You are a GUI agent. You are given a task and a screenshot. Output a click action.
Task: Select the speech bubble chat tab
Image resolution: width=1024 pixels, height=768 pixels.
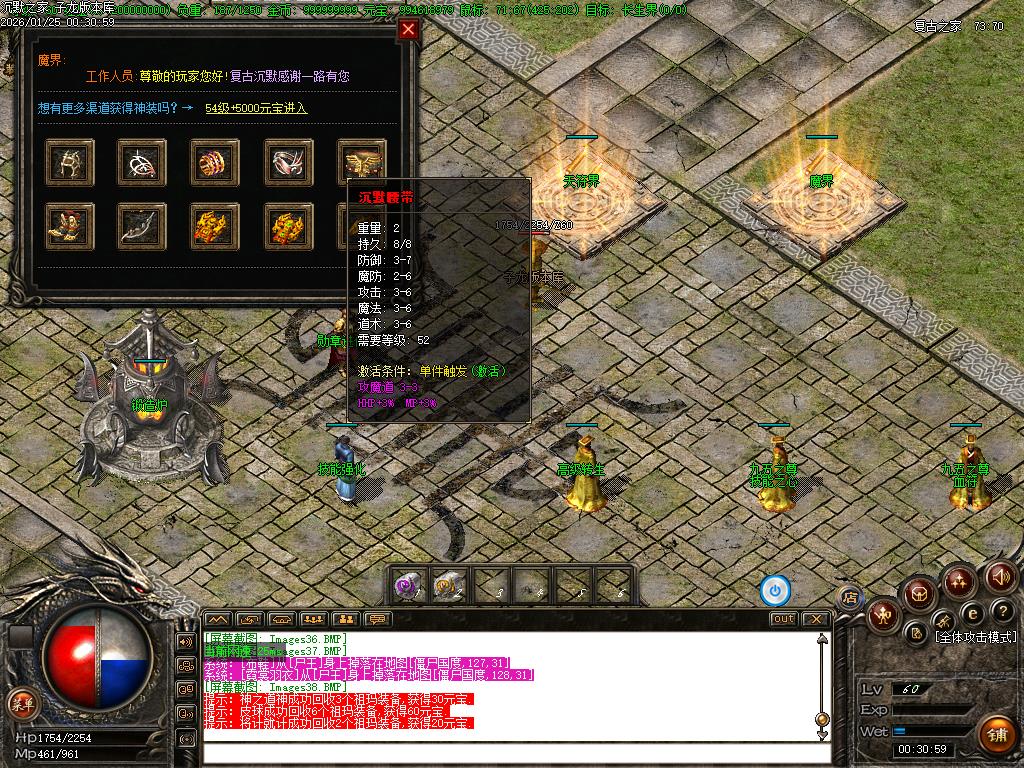(378, 619)
